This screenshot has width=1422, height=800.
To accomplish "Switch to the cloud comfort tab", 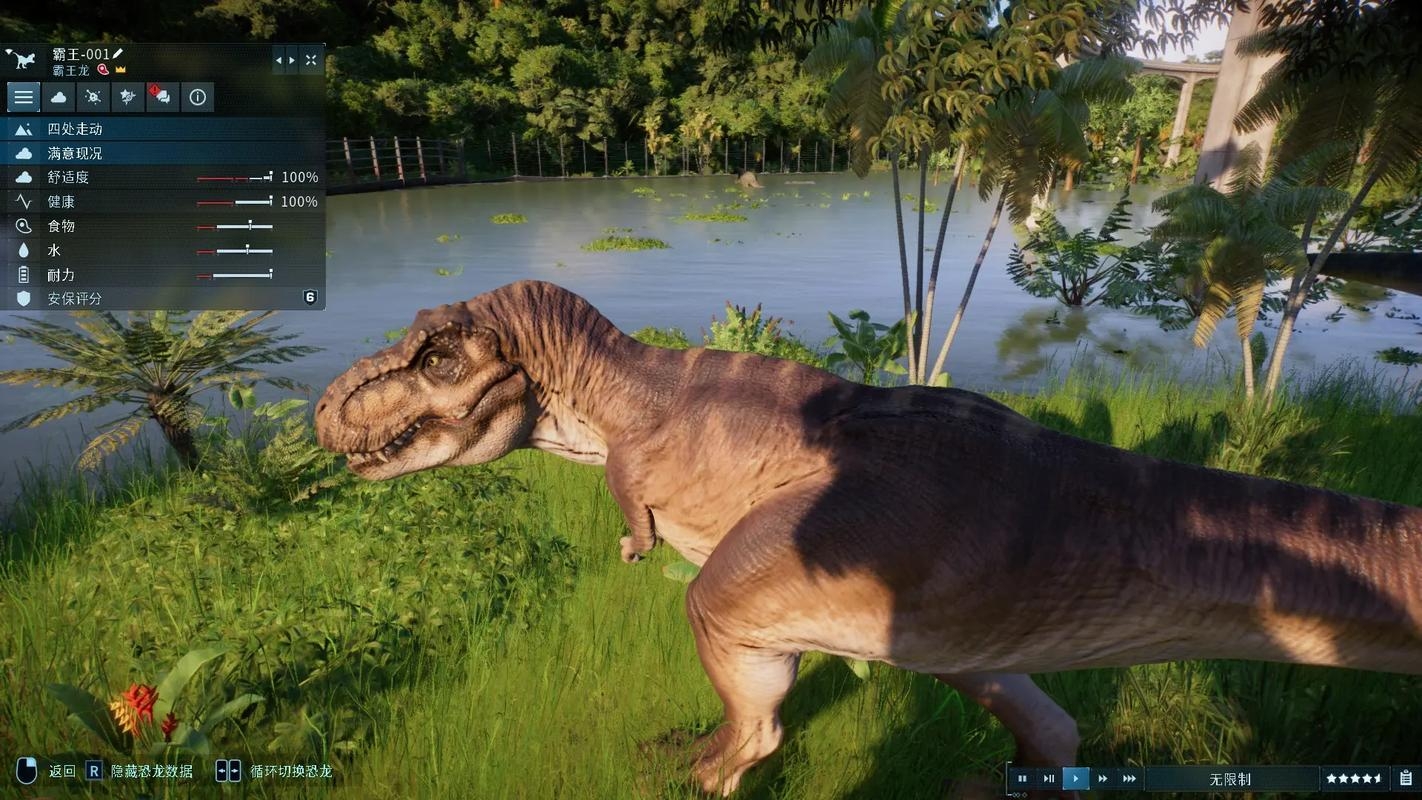I will [x=59, y=97].
